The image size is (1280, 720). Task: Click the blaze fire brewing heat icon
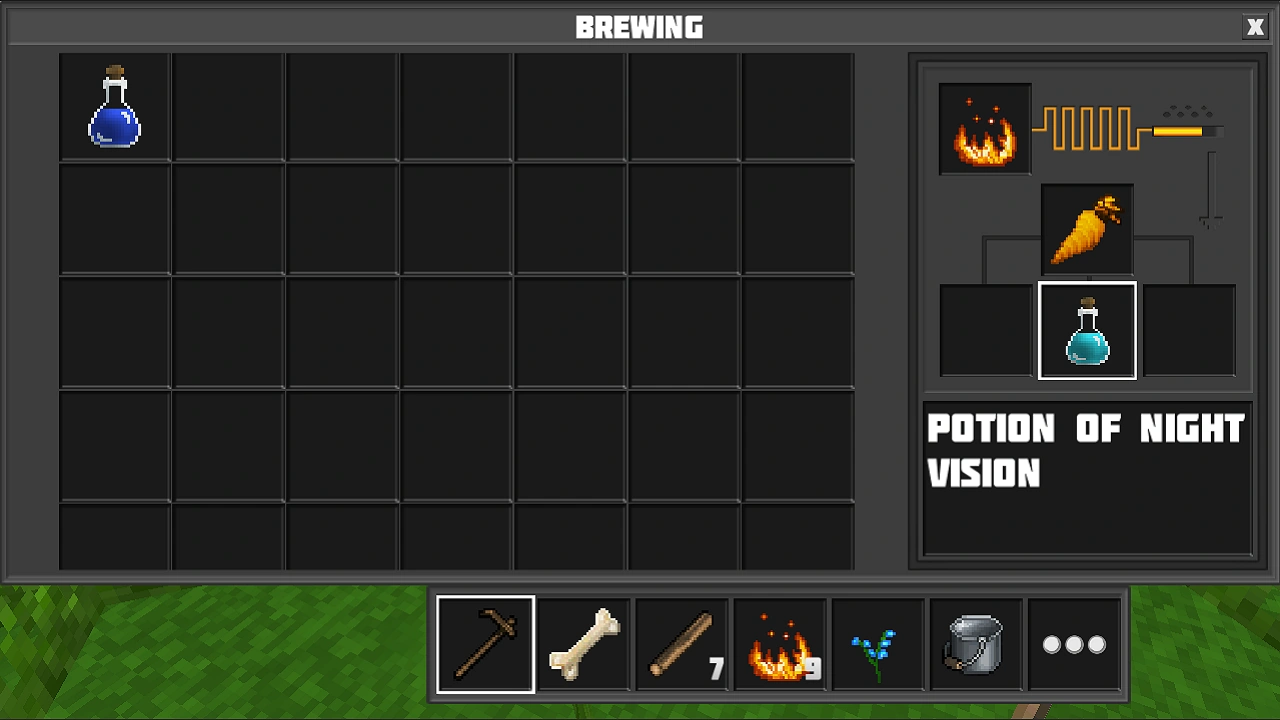[x=984, y=128]
